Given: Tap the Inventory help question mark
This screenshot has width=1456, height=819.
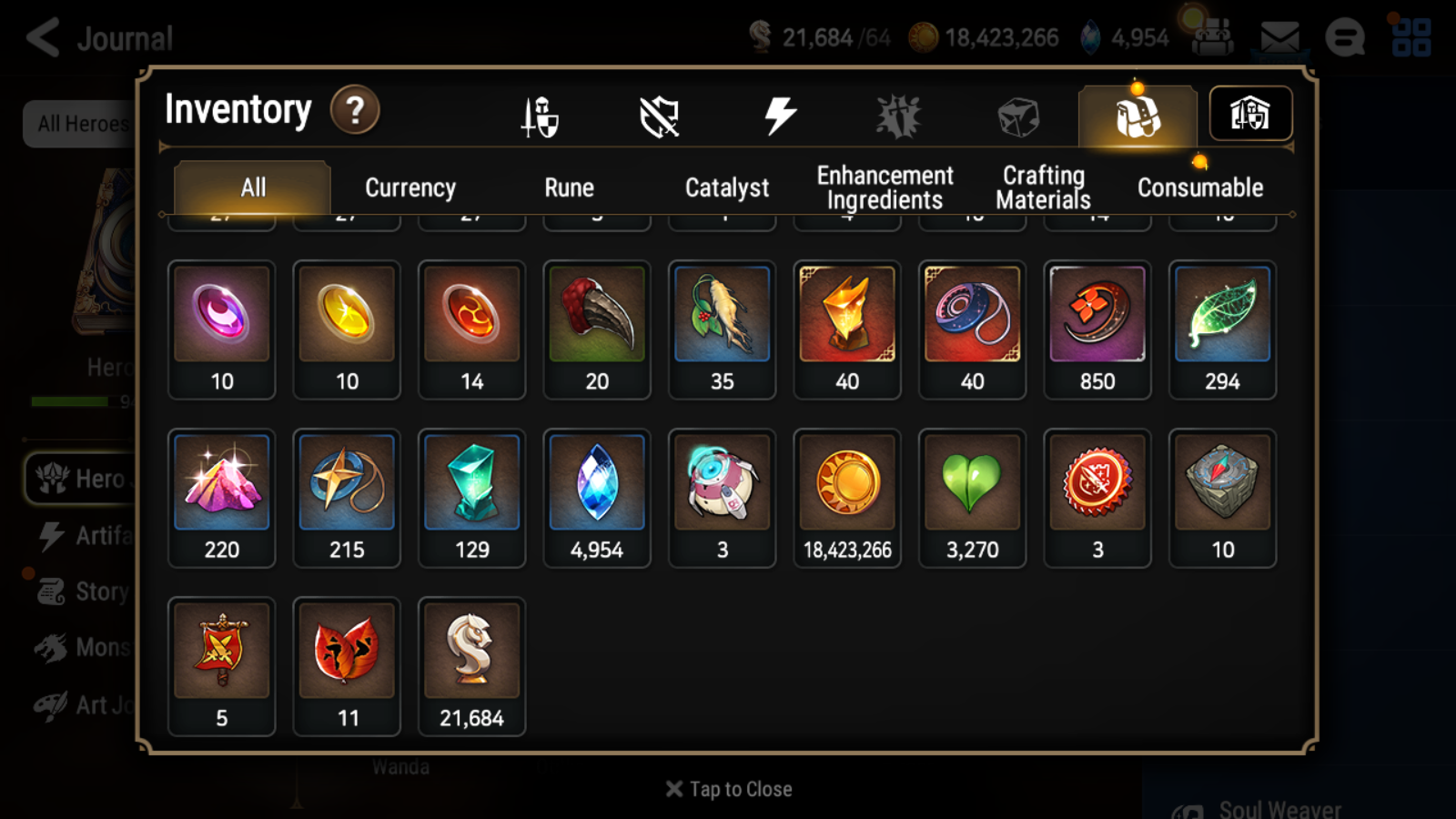Looking at the screenshot, I should click(355, 110).
